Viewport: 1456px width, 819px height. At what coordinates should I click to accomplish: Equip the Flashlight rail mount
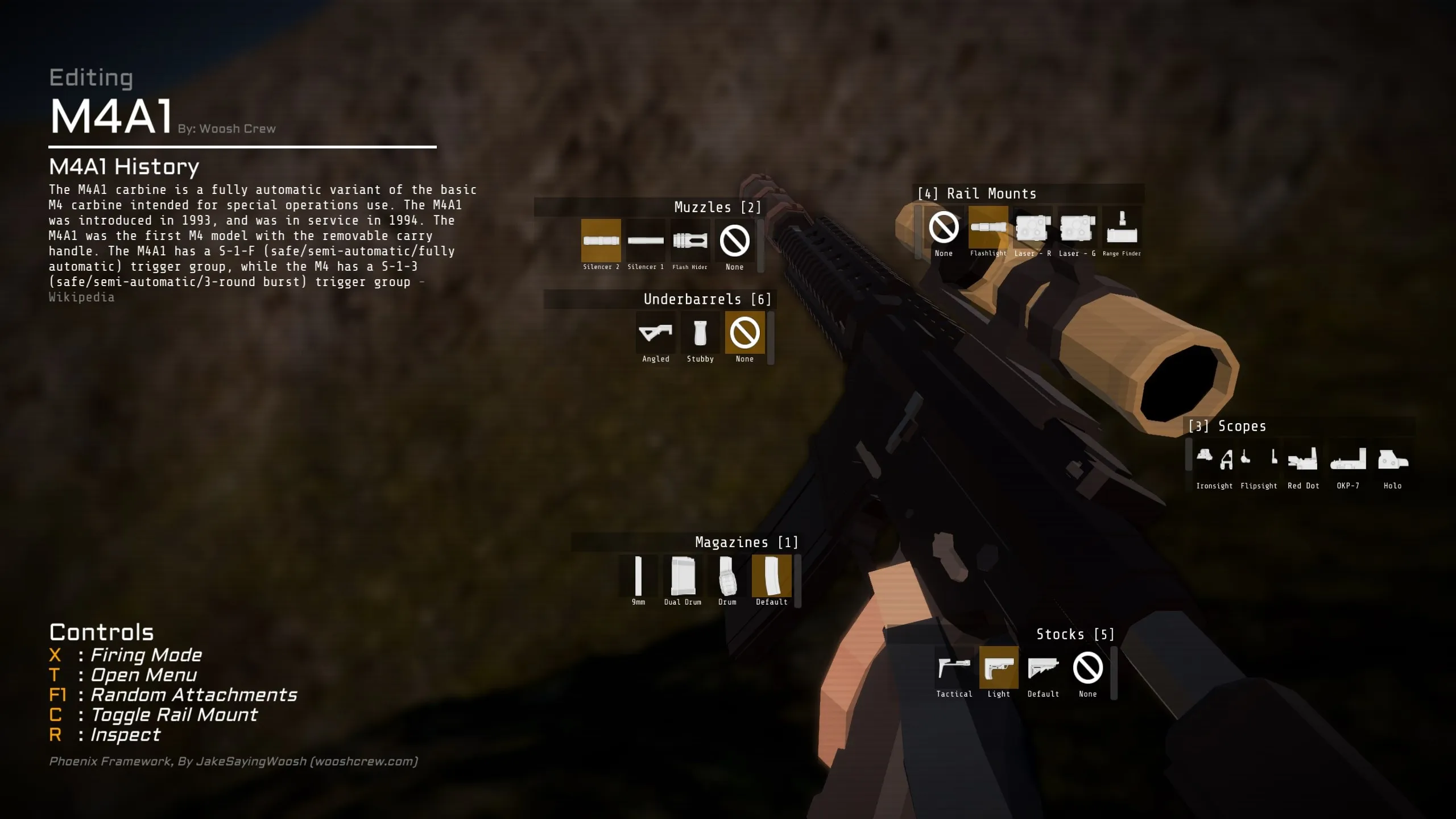click(988, 227)
